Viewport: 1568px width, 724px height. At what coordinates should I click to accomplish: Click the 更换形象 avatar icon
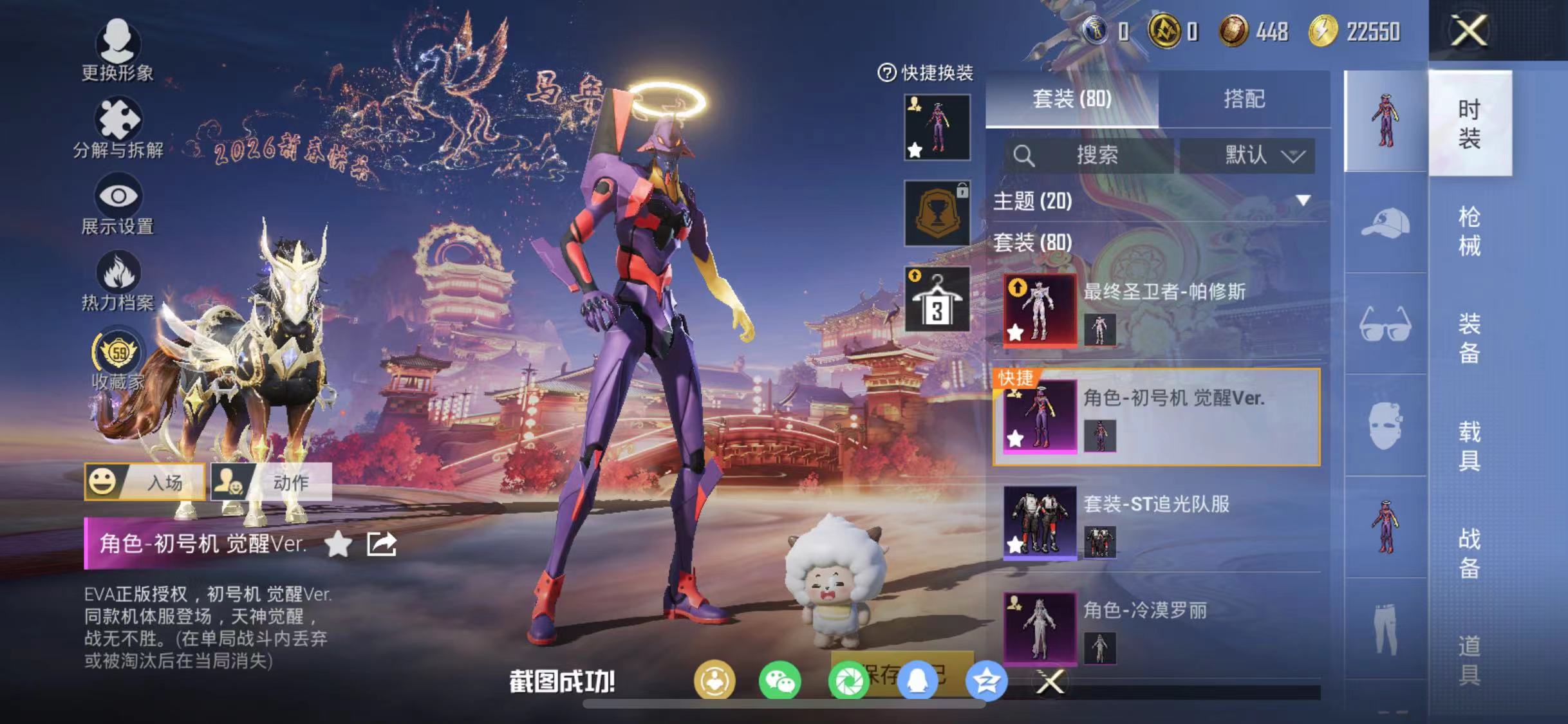point(119,42)
